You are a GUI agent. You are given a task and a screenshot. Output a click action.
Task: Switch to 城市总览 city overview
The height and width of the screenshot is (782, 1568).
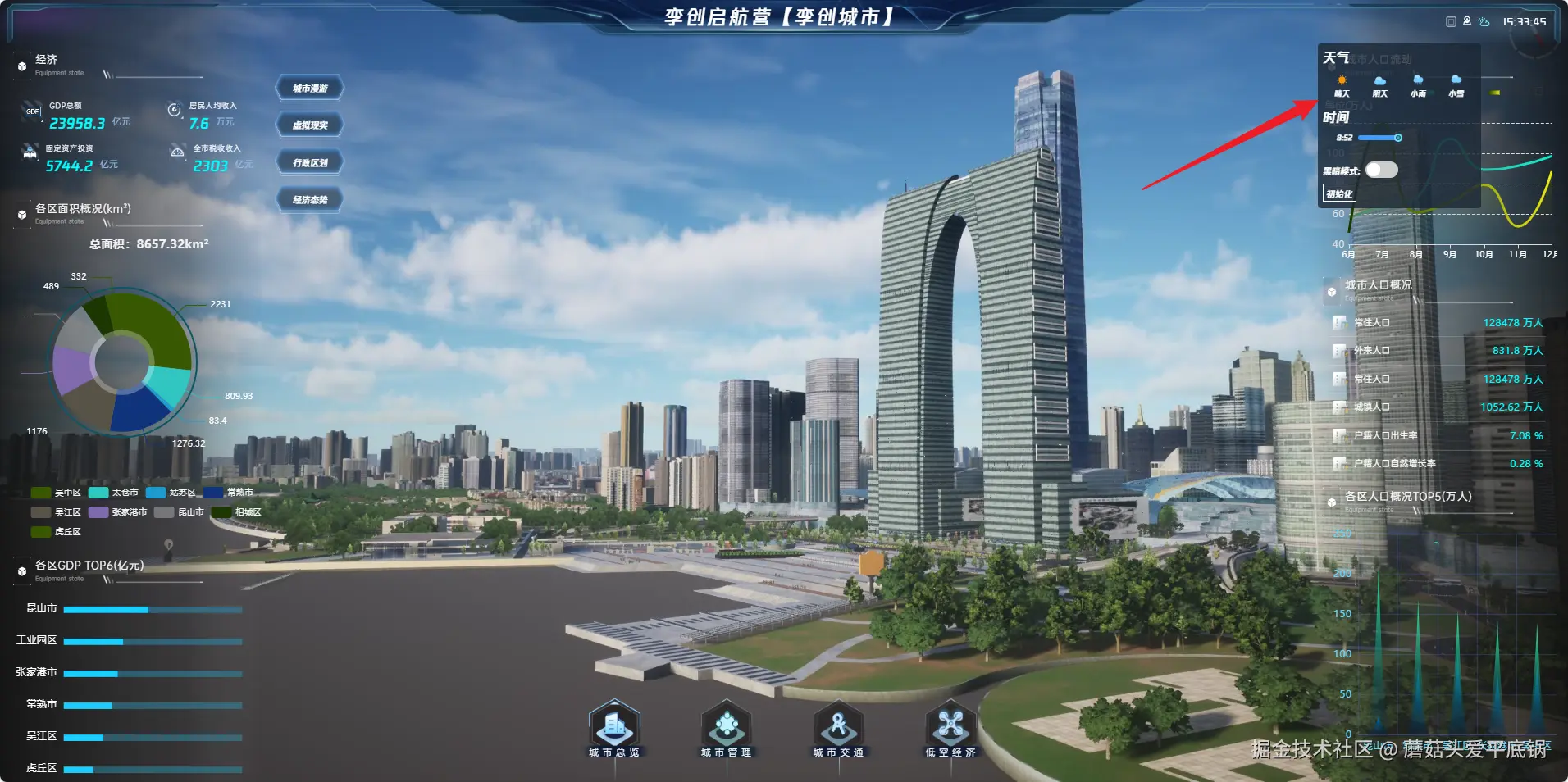coord(614,727)
